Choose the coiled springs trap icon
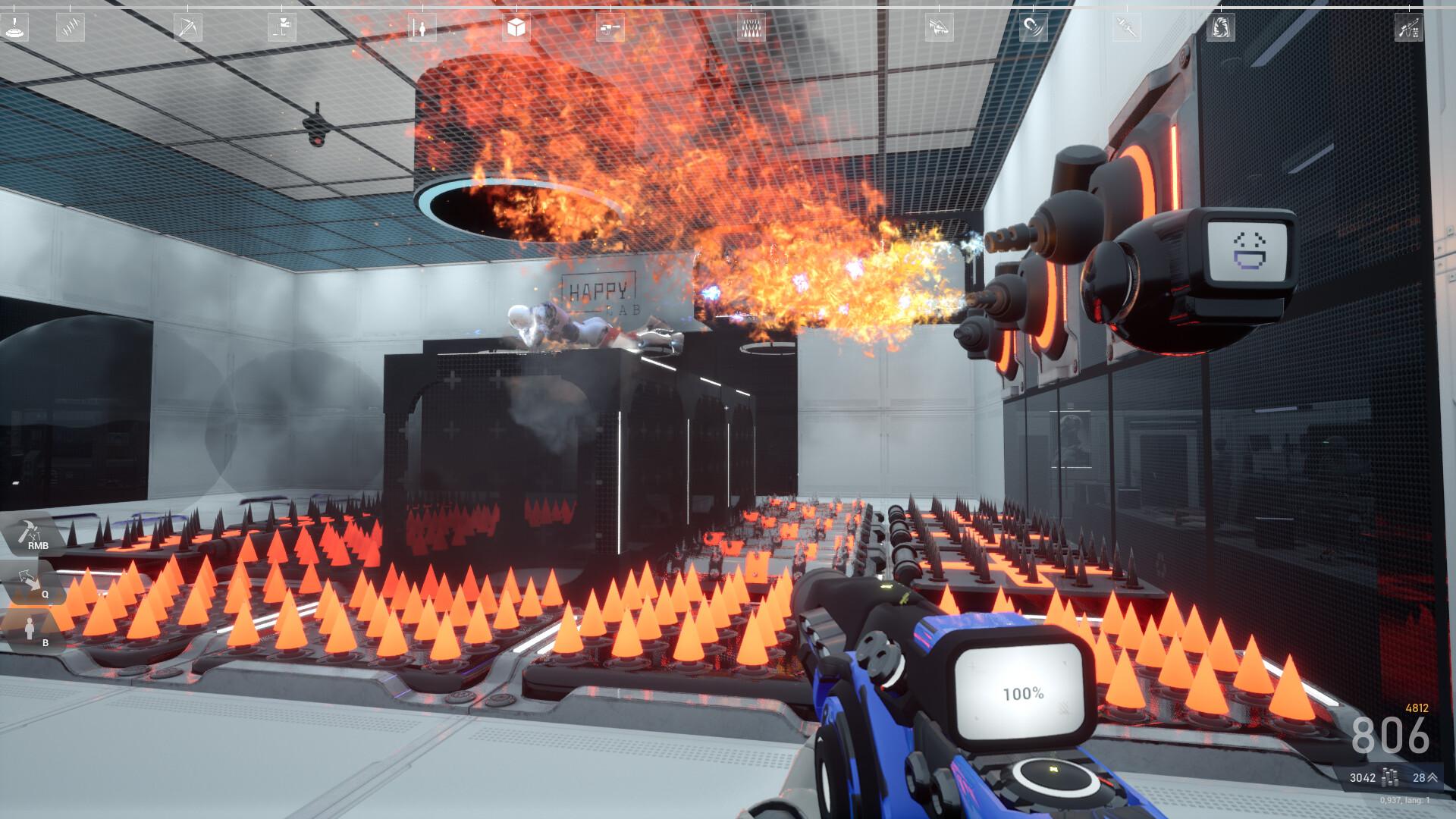 (x=71, y=28)
